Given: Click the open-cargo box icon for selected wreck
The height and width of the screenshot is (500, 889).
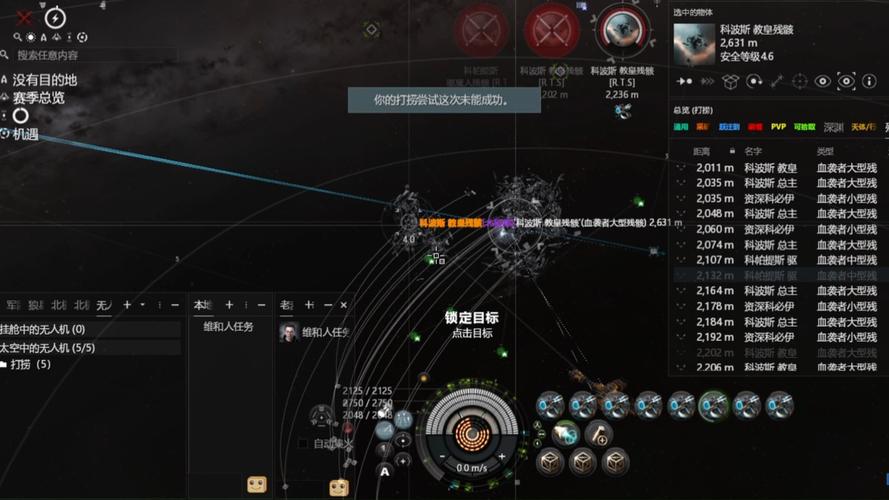Looking at the screenshot, I should 731,81.
